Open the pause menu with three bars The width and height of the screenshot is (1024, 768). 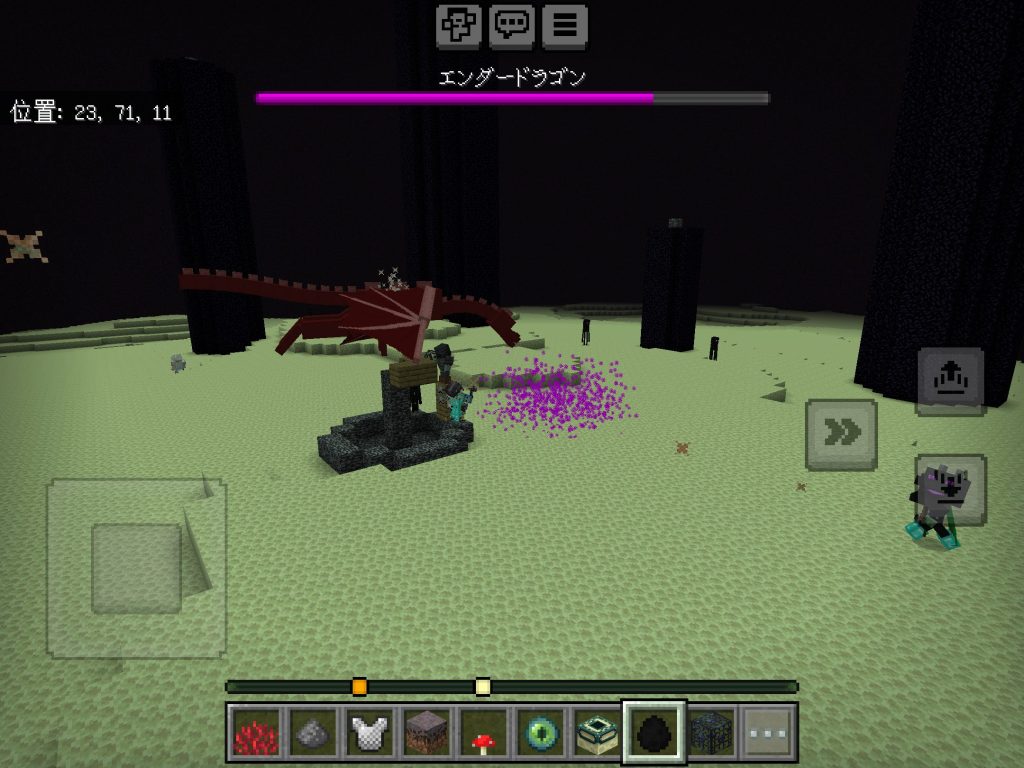[x=565, y=26]
